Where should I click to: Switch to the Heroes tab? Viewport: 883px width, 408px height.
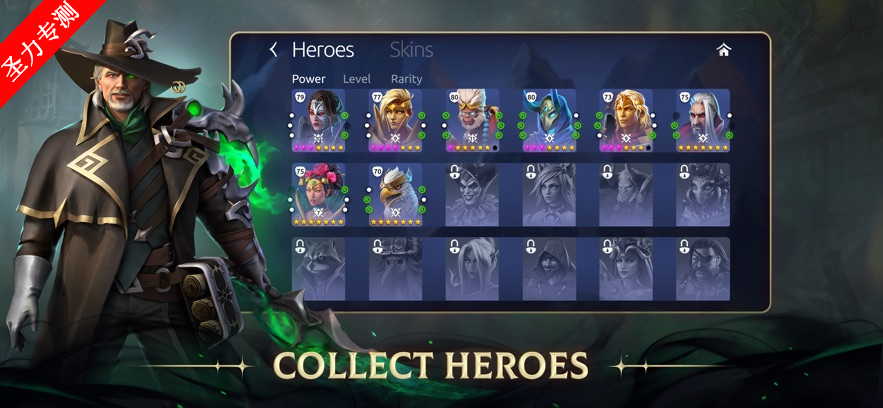(323, 50)
